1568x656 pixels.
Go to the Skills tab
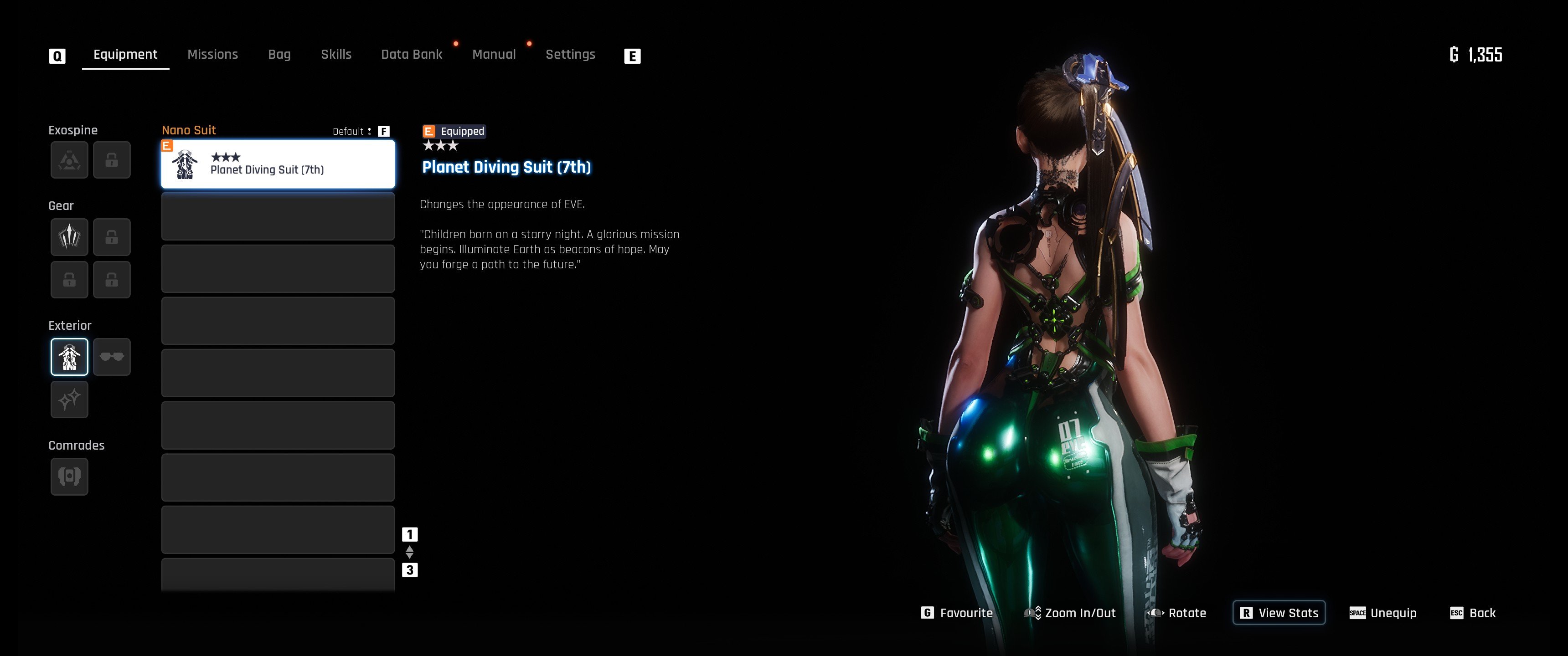pos(336,54)
